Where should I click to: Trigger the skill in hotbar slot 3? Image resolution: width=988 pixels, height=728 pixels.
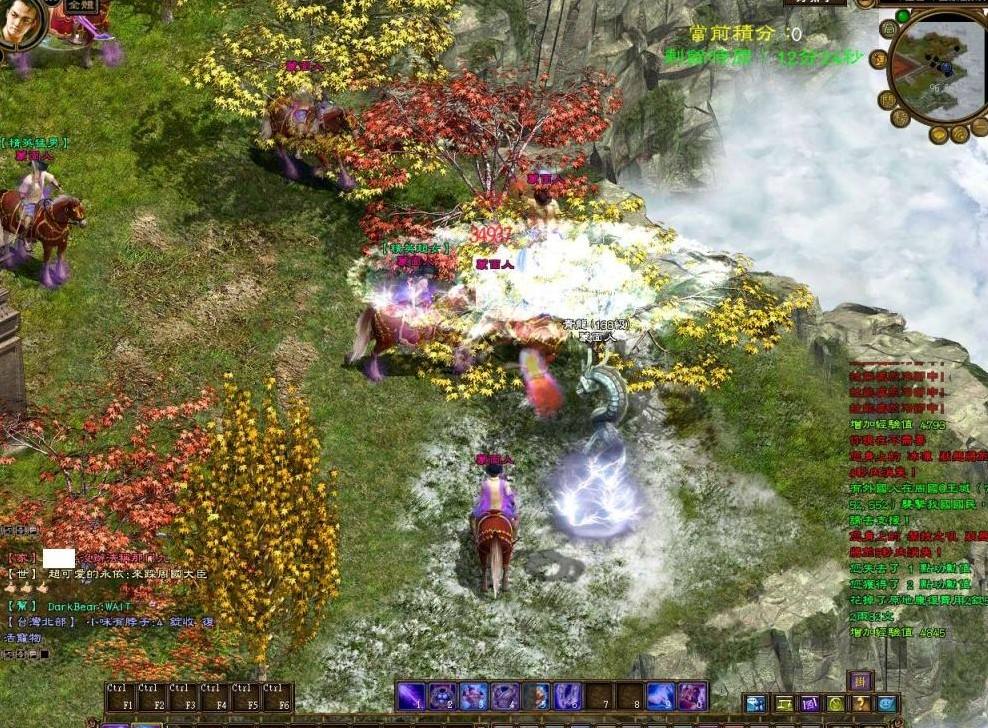(473, 696)
